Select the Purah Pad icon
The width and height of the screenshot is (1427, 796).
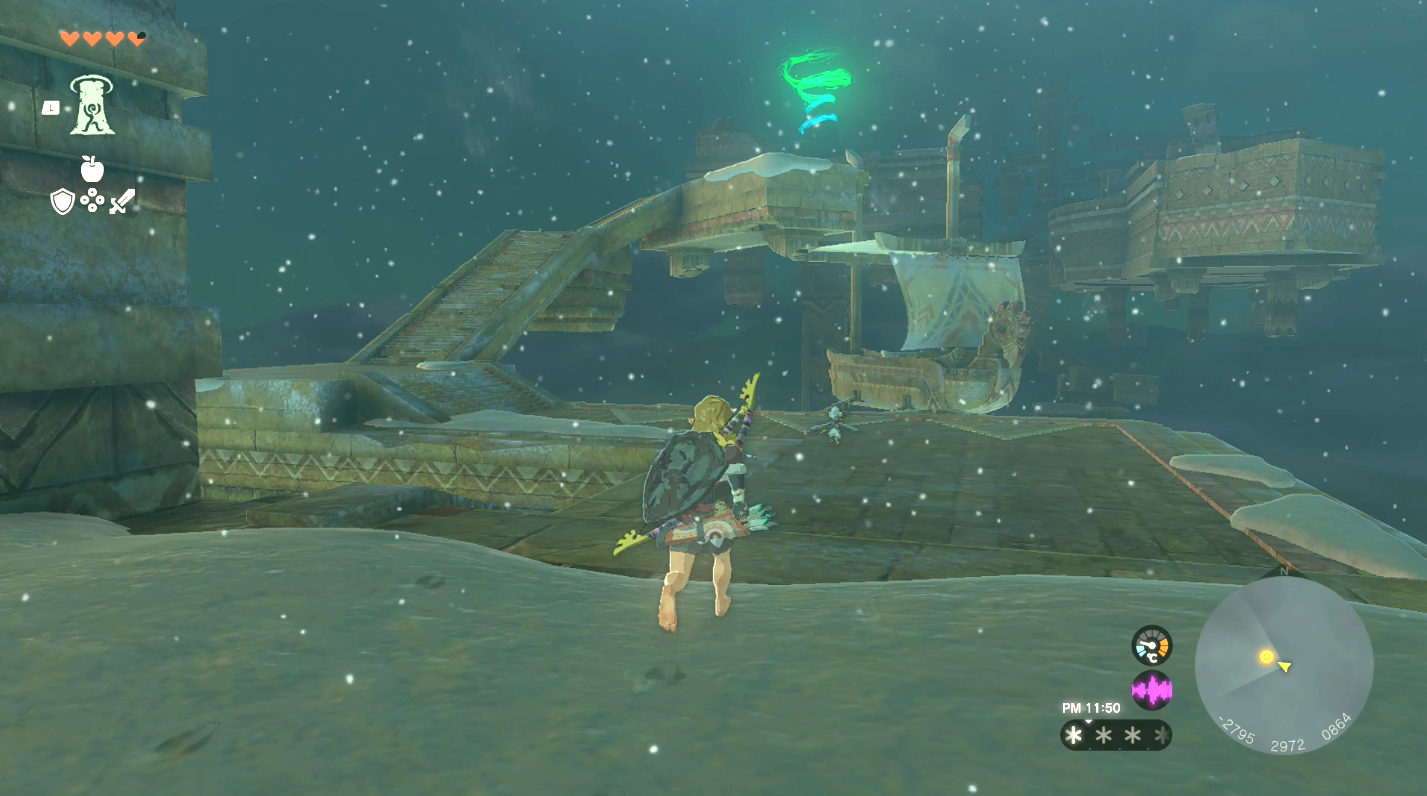tap(92, 107)
